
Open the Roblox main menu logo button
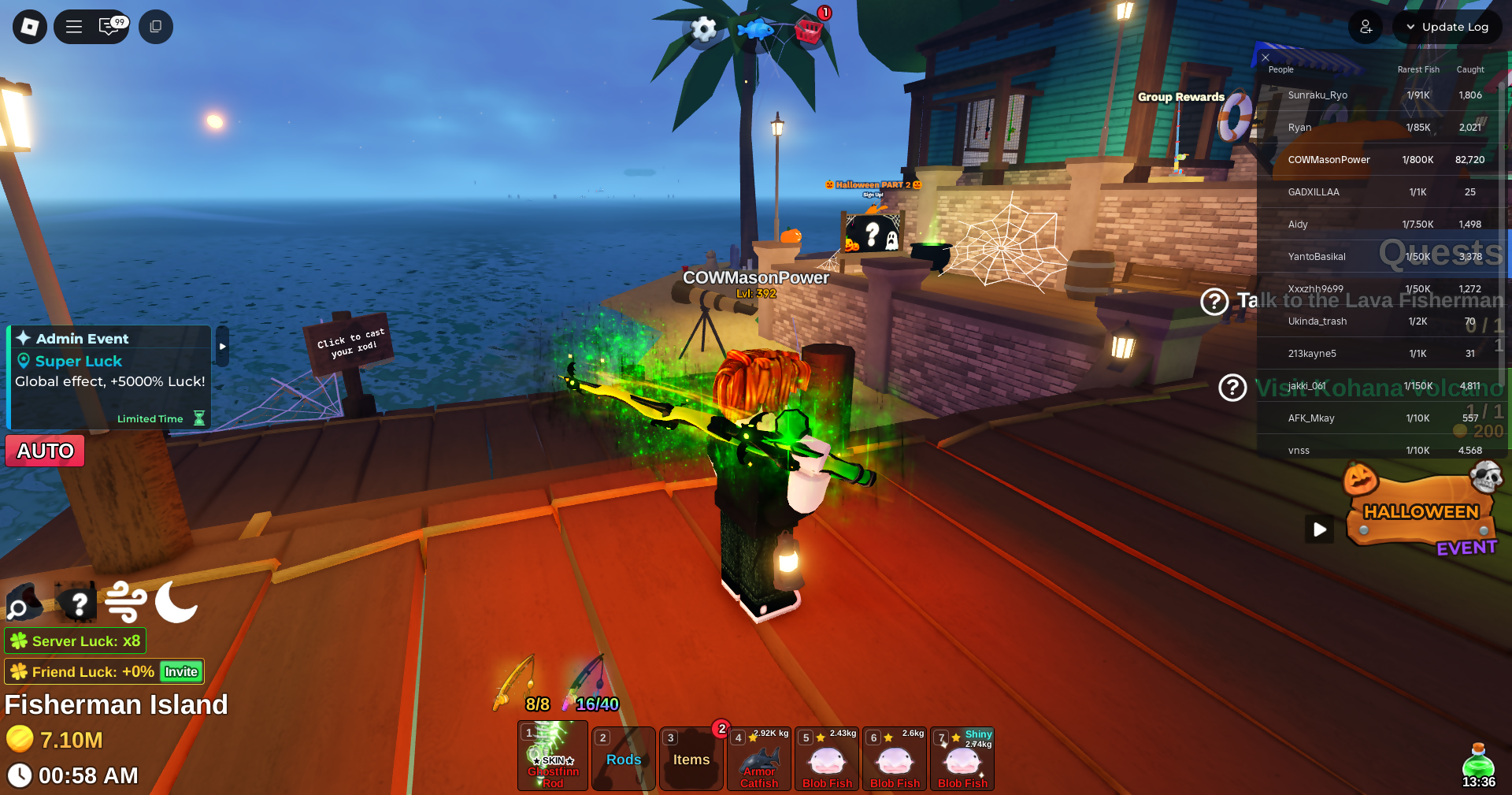pyautogui.click(x=30, y=27)
